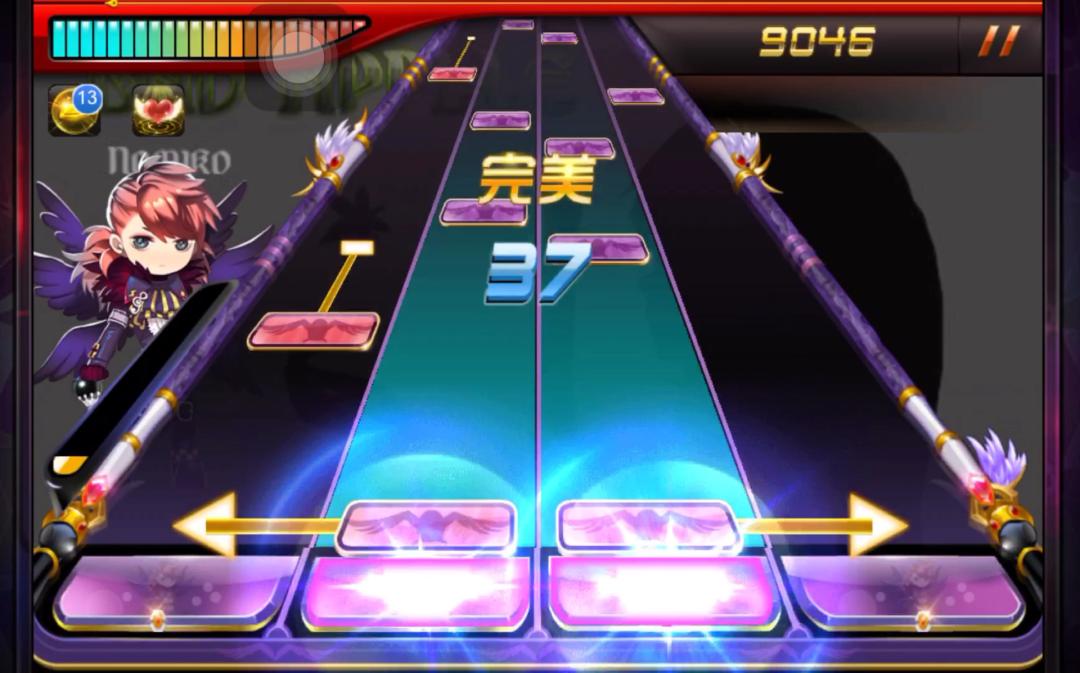Activate the golden orb skill with 13 badge
The width and height of the screenshot is (1080, 673).
[75, 111]
